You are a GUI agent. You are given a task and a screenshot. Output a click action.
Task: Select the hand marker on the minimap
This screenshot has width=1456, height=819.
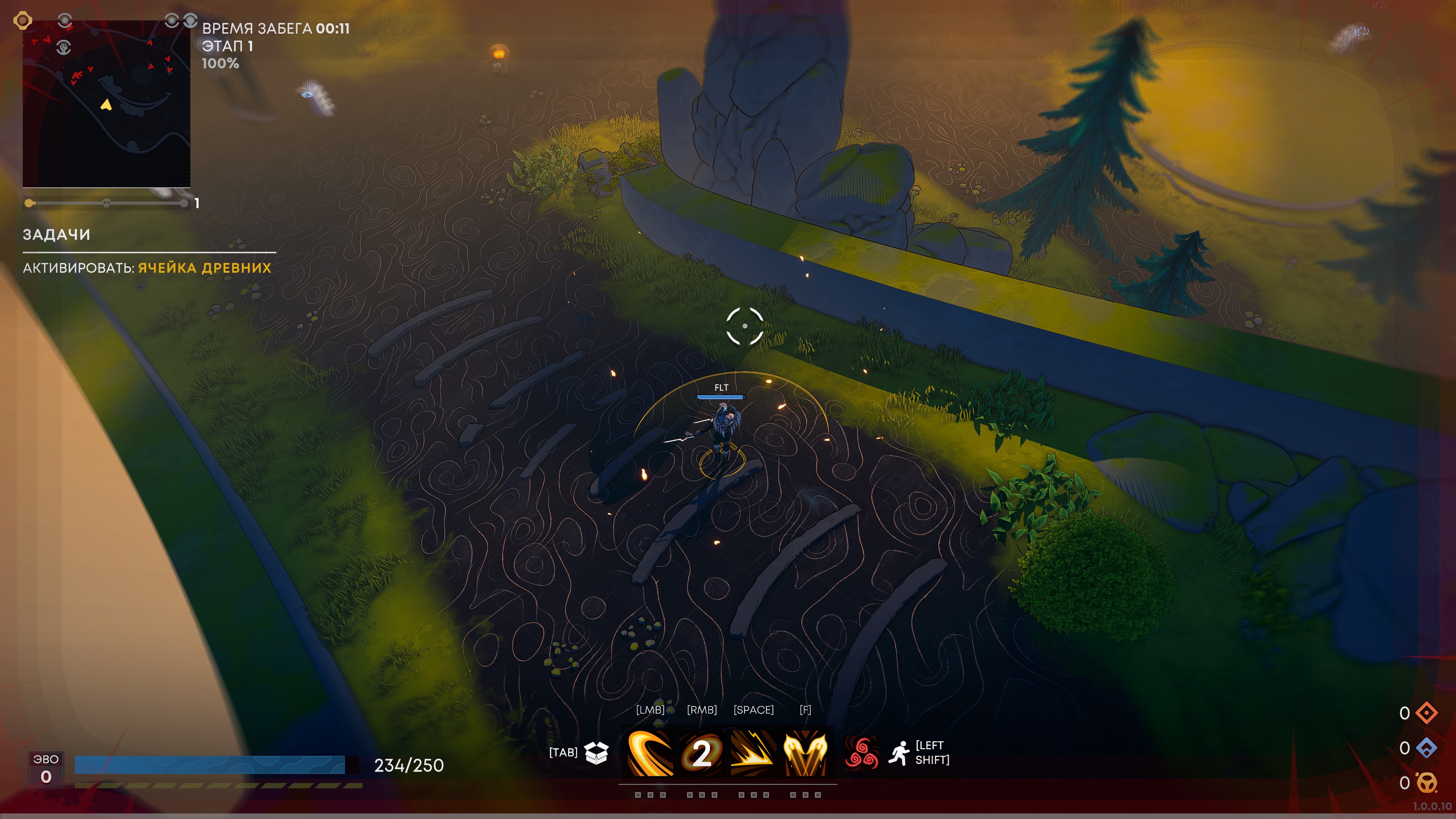[64, 47]
